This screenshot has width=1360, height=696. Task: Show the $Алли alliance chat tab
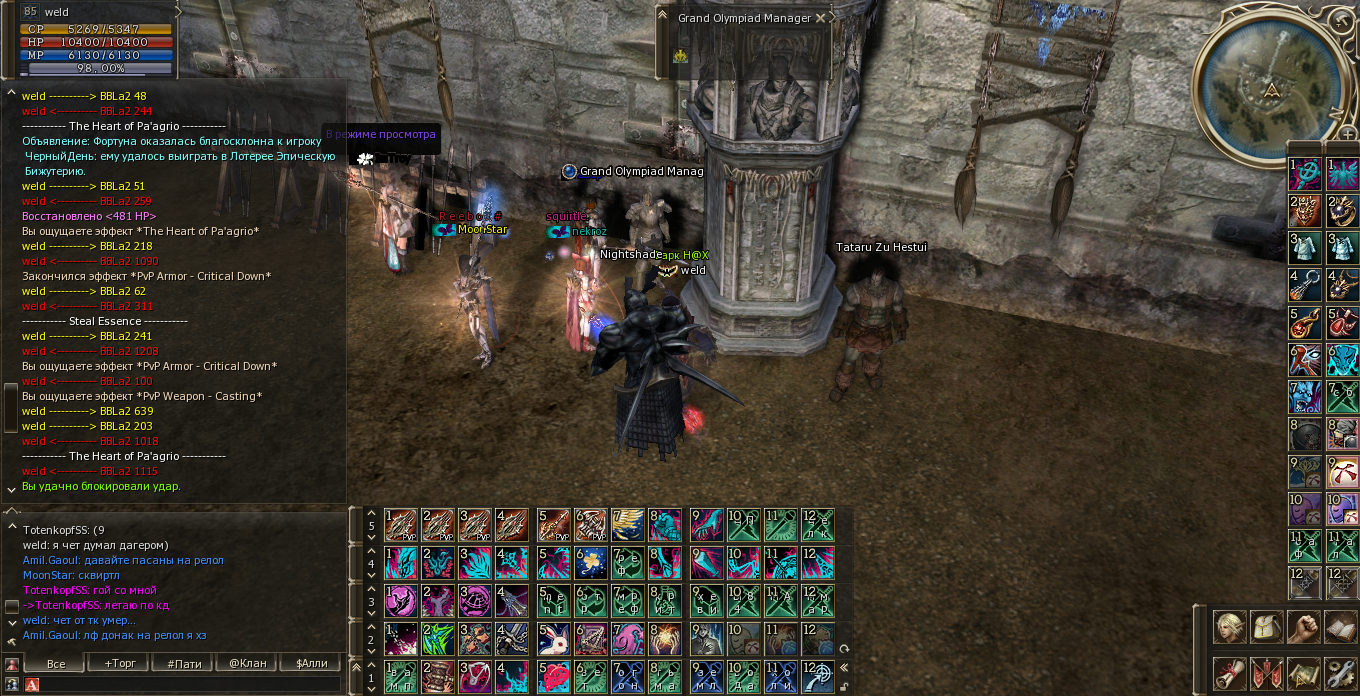[311, 663]
